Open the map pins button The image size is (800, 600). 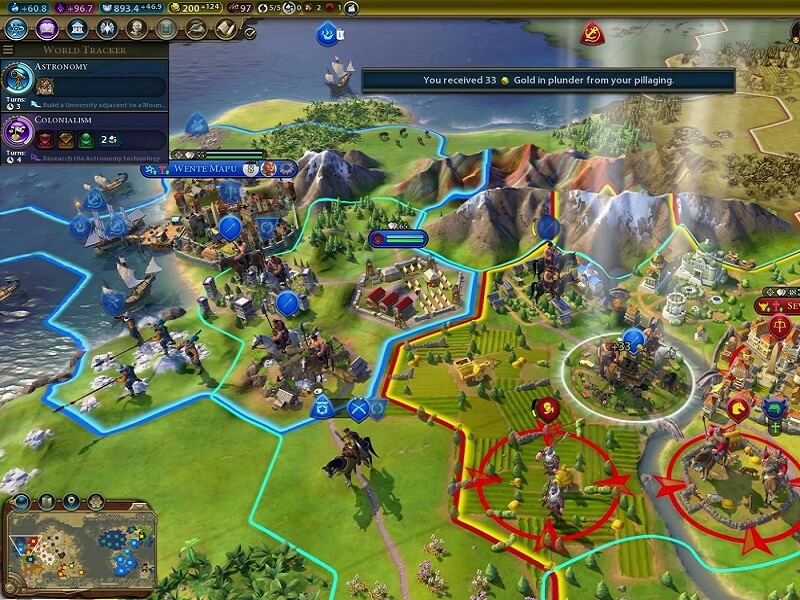point(73,501)
